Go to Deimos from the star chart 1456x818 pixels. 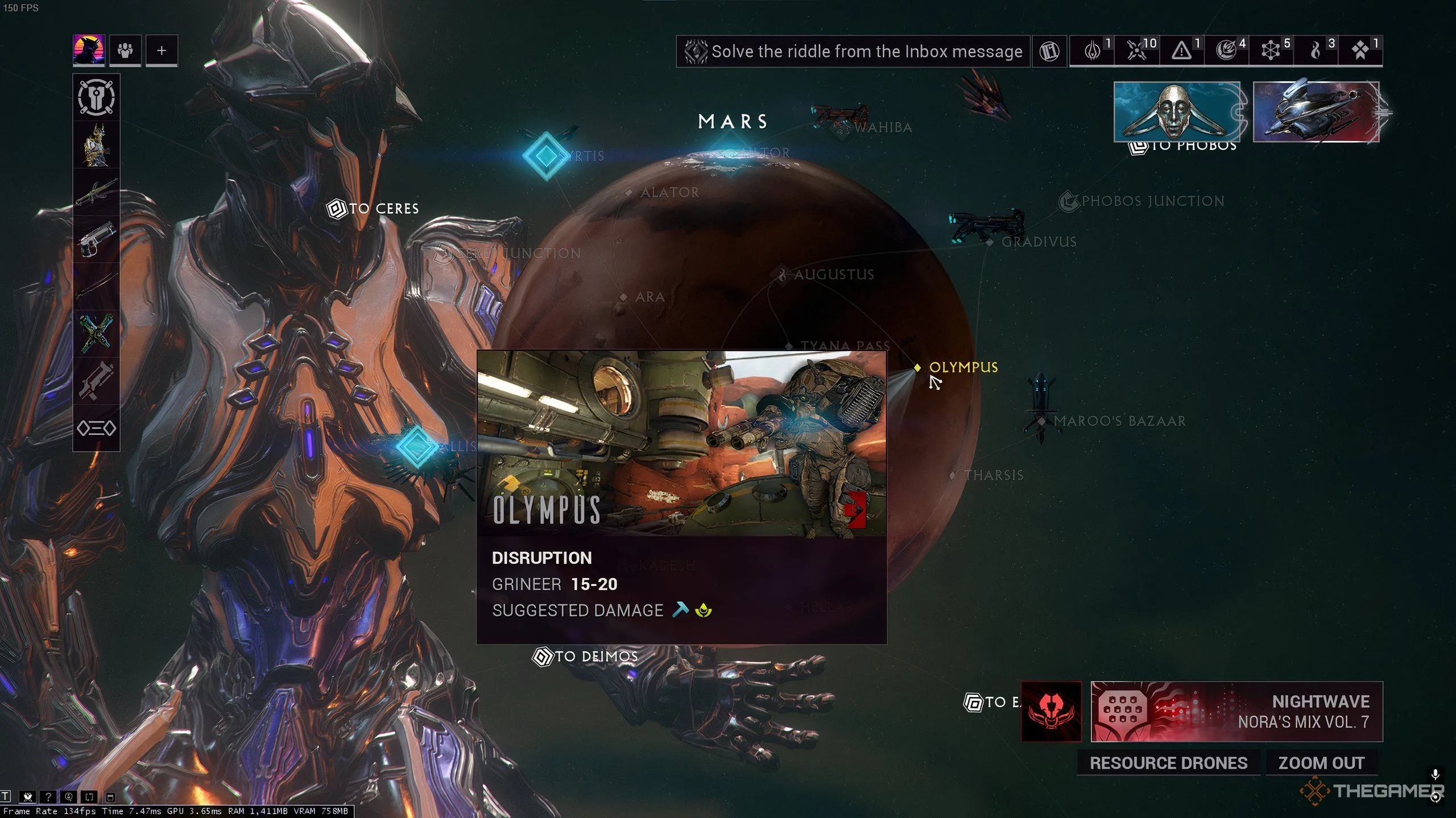coord(585,657)
